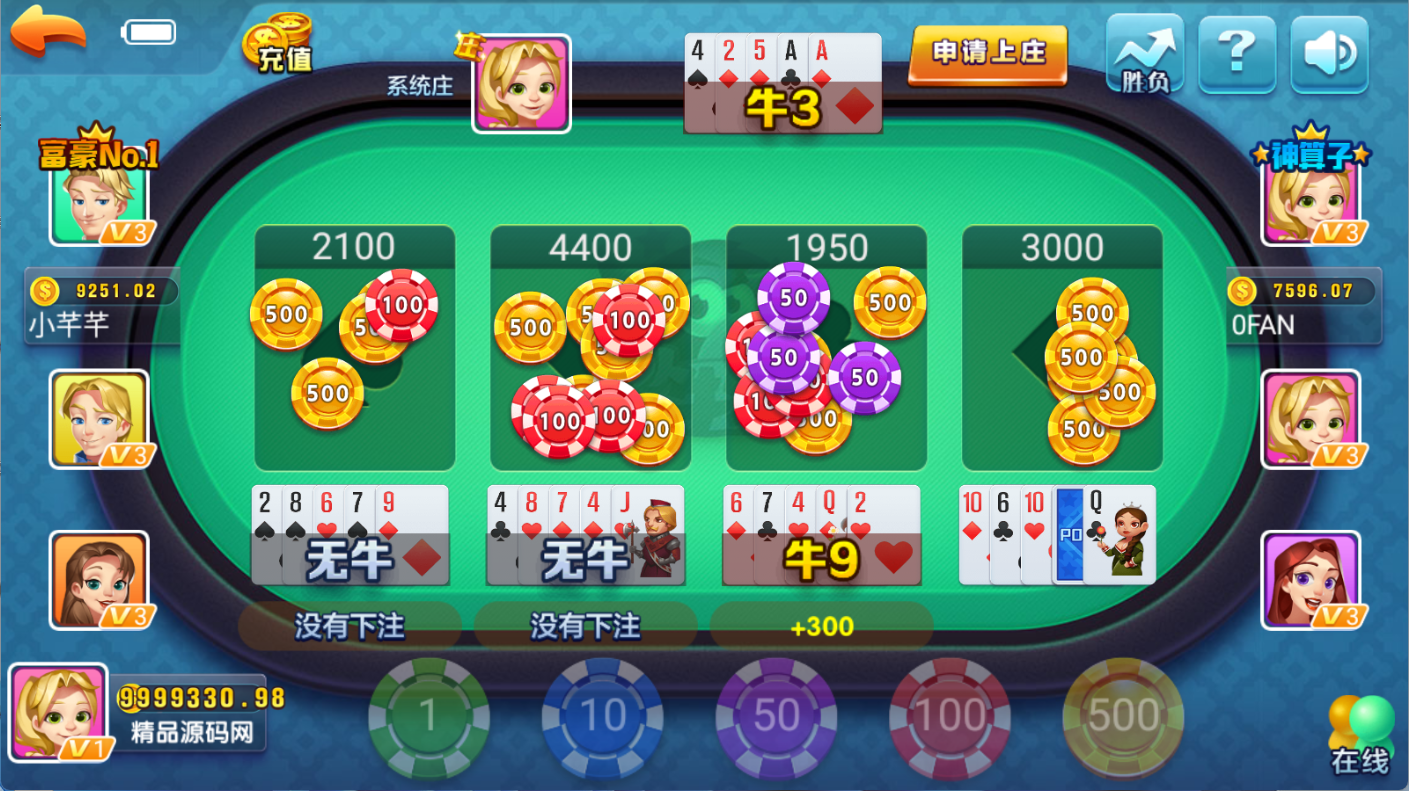Viewport: 1409px width, 791px height.
Task: Pick the purple 50 chip
Action: point(776,716)
